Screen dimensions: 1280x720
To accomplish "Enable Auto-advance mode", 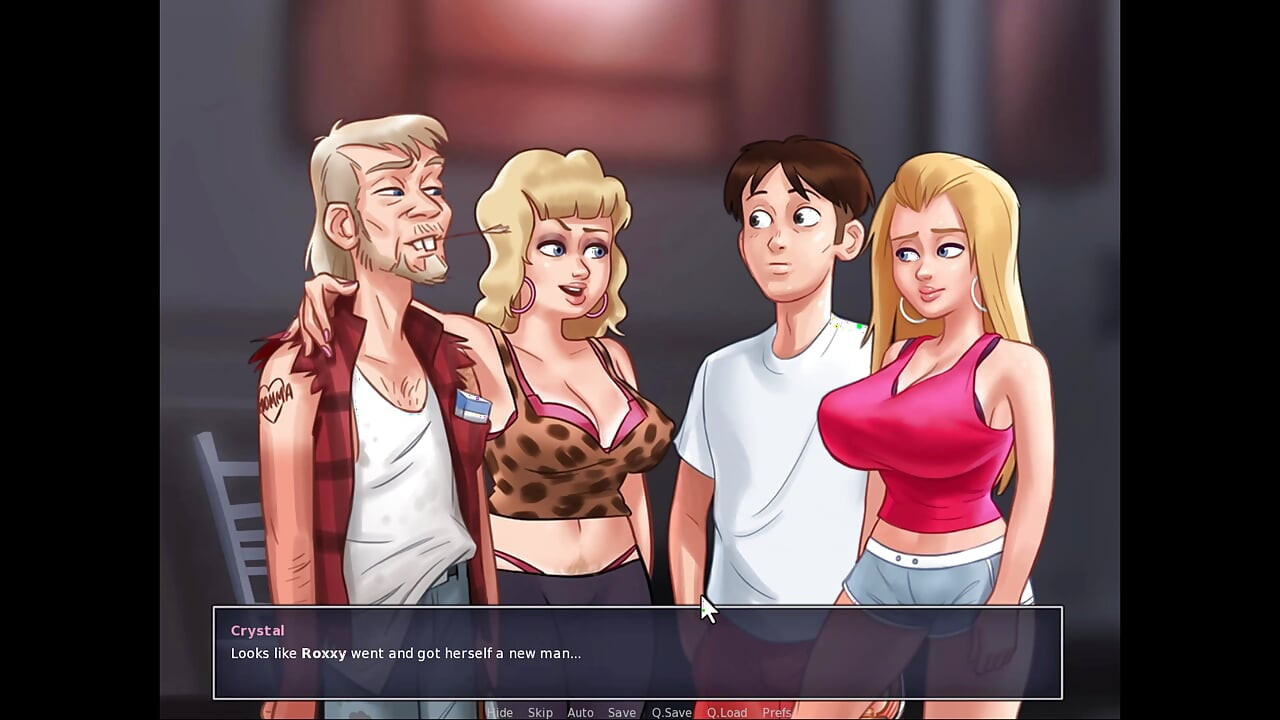I will coord(580,712).
